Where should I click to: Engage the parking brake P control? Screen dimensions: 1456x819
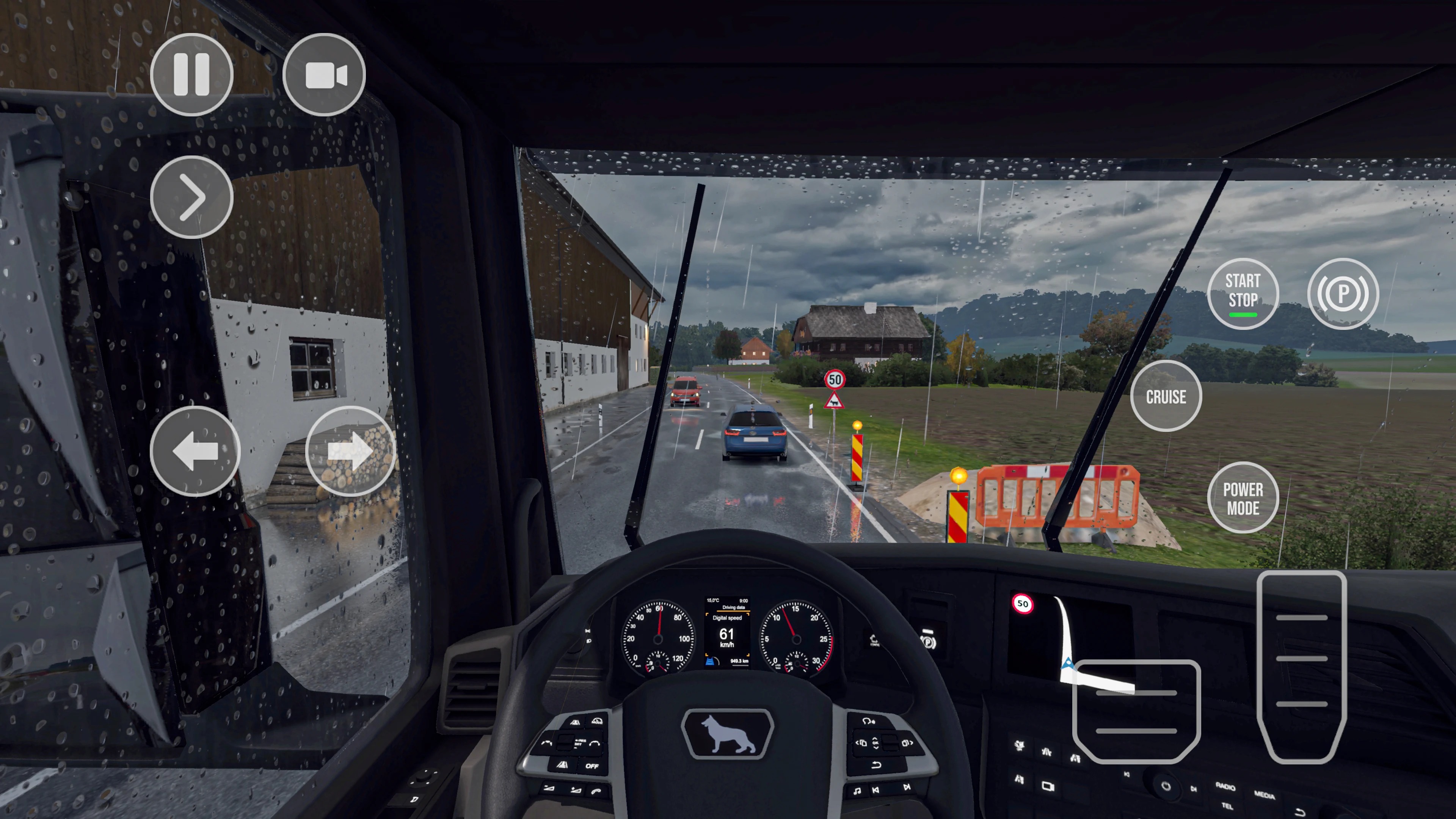pyautogui.click(x=1343, y=293)
